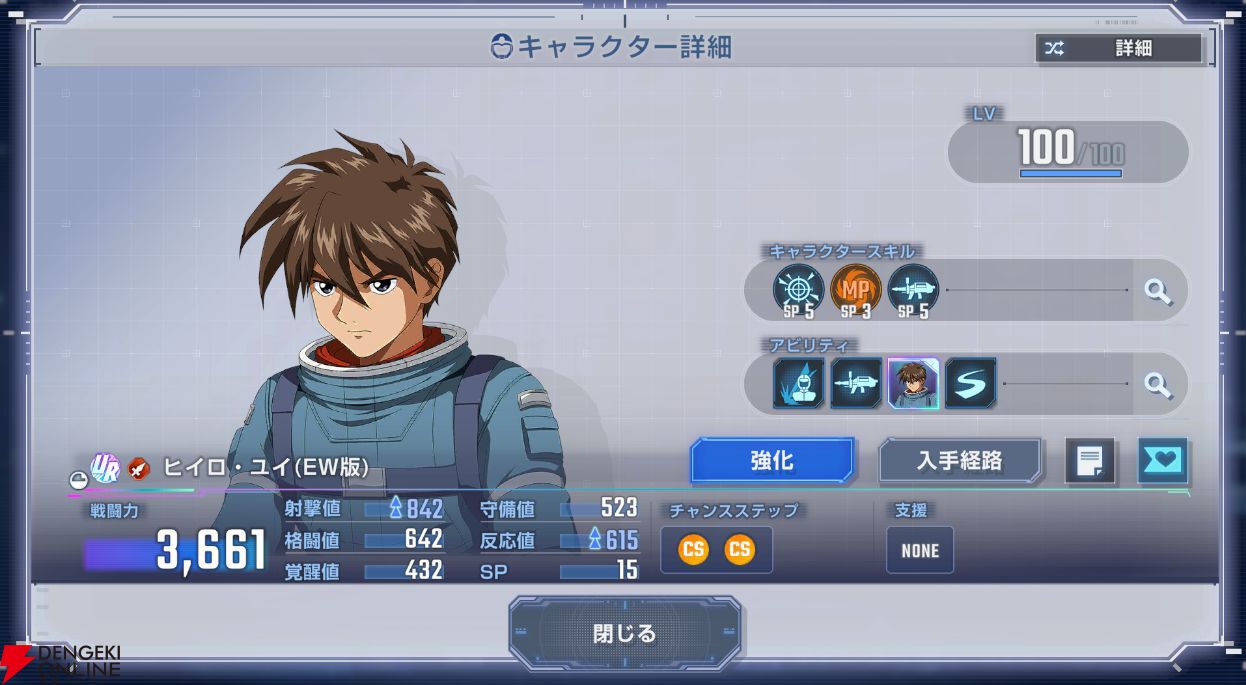Click the chance step CS icons
The image size is (1246, 685).
click(716, 549)
